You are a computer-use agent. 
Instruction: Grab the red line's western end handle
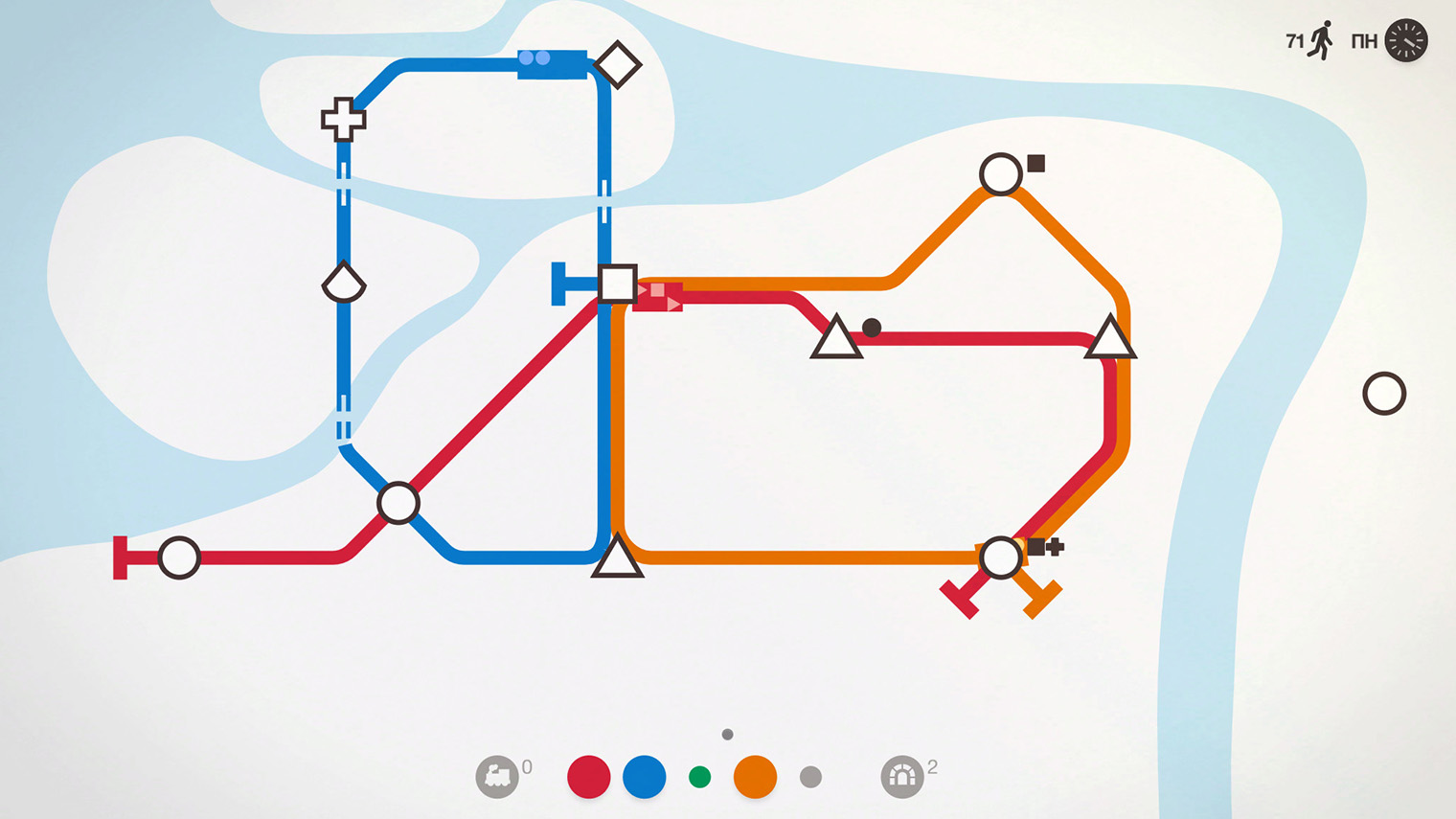pos(121,557)
